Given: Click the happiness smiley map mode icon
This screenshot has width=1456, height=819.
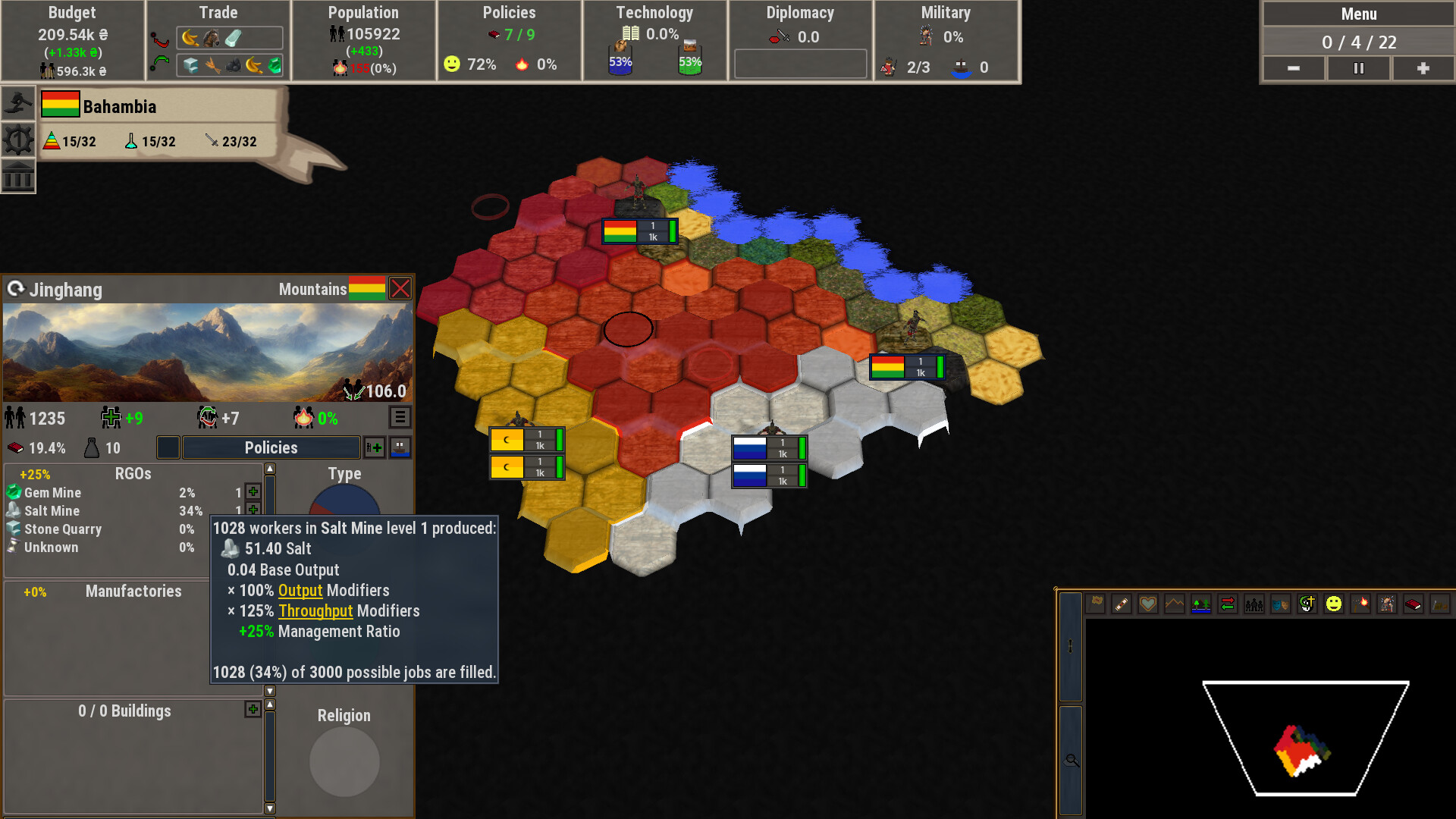Looking at the screenshot, I should coord(1335,604).
